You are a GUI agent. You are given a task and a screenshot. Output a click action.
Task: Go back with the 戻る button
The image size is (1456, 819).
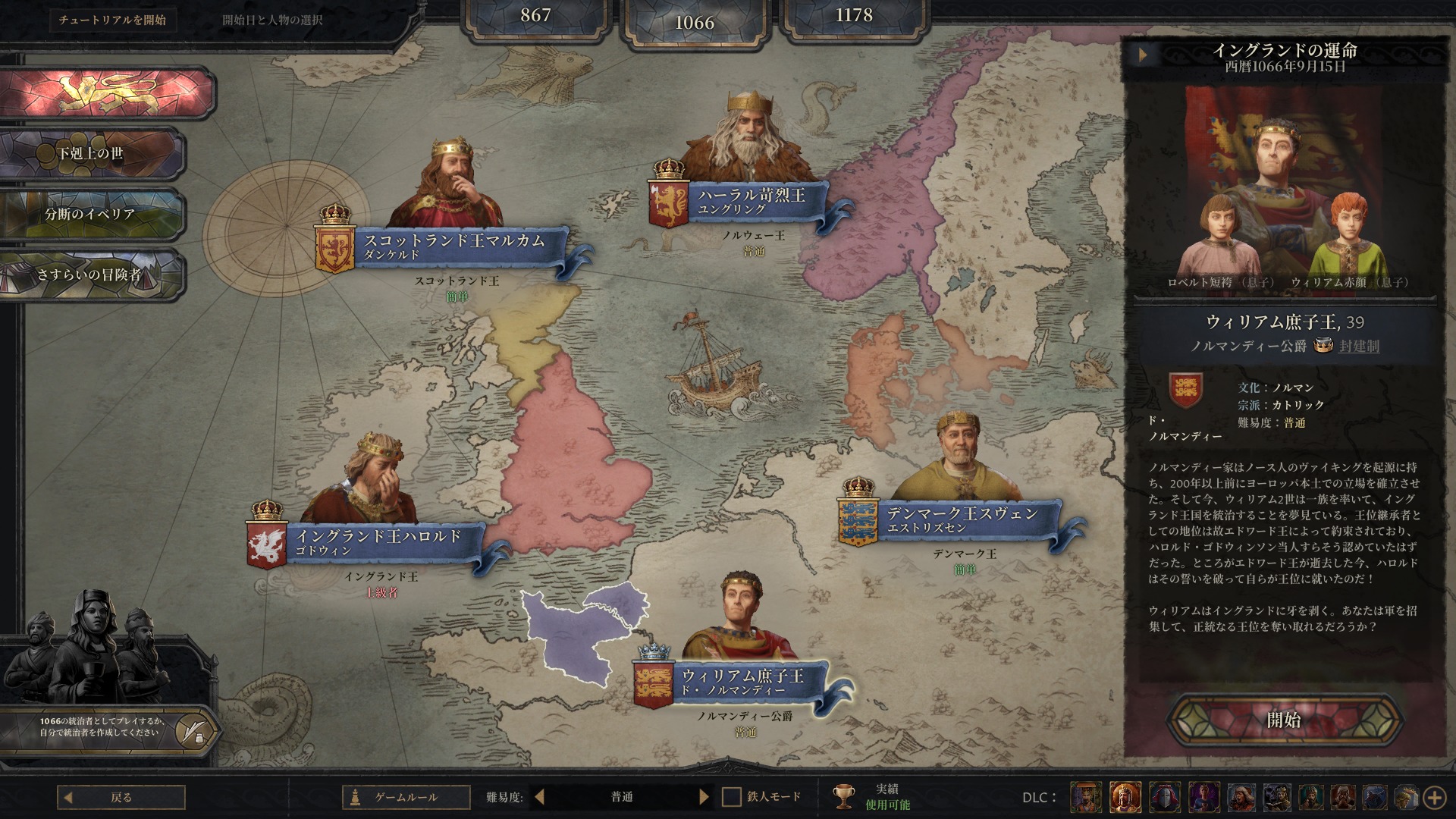(x=121, y=797)
